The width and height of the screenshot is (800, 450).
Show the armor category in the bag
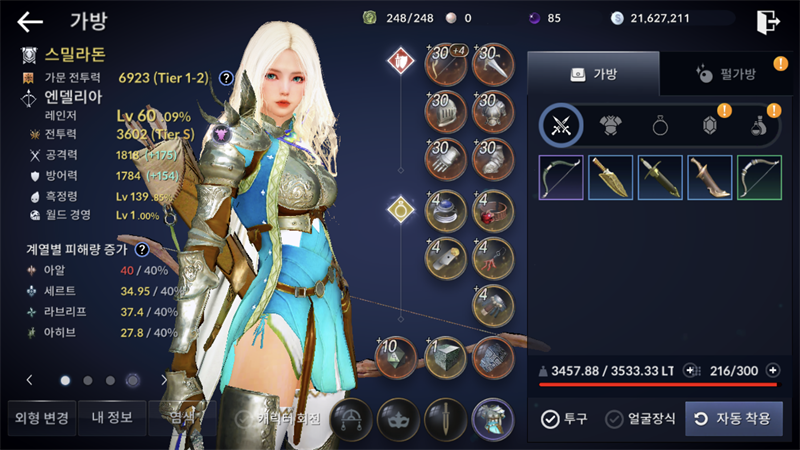point(610,125)
